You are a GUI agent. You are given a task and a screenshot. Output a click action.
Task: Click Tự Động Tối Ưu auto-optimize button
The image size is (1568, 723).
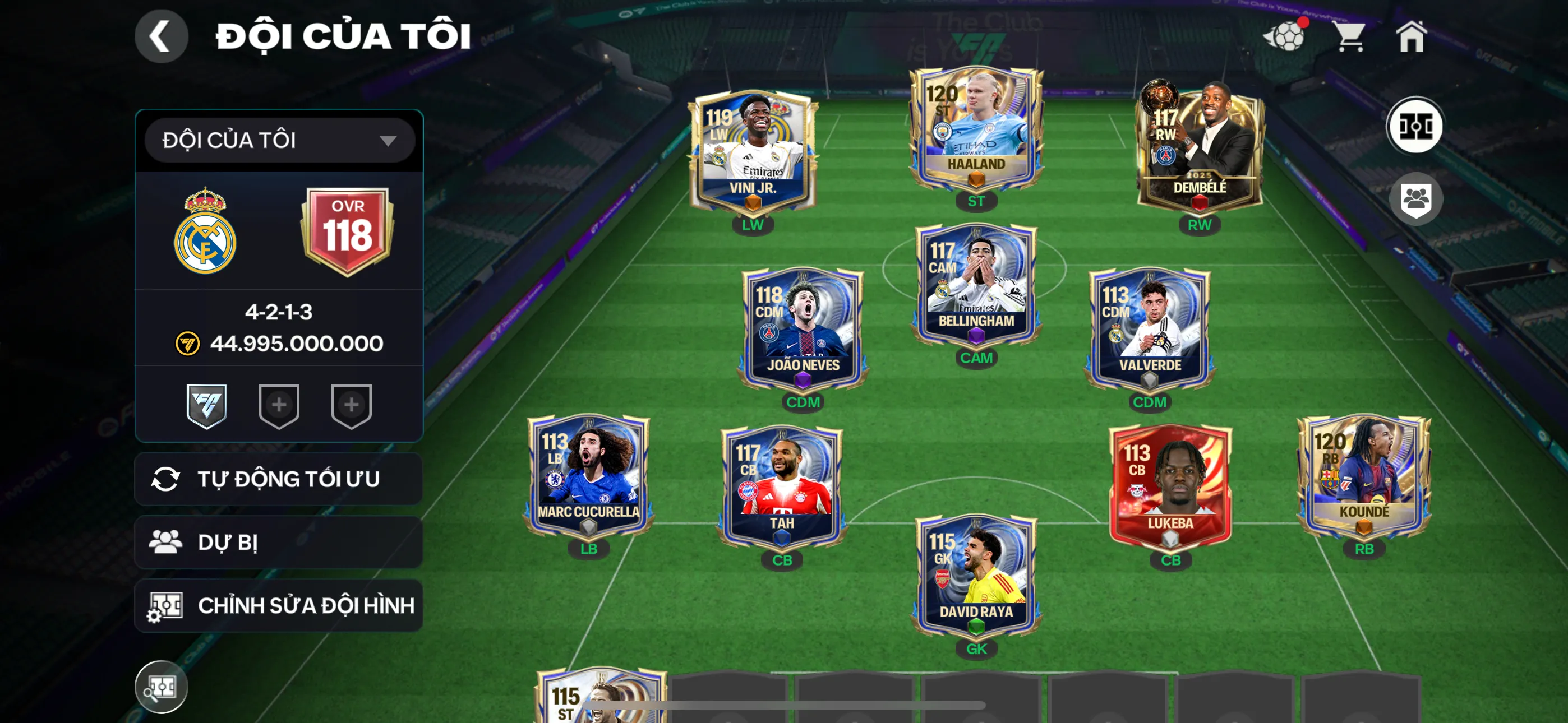279,479
